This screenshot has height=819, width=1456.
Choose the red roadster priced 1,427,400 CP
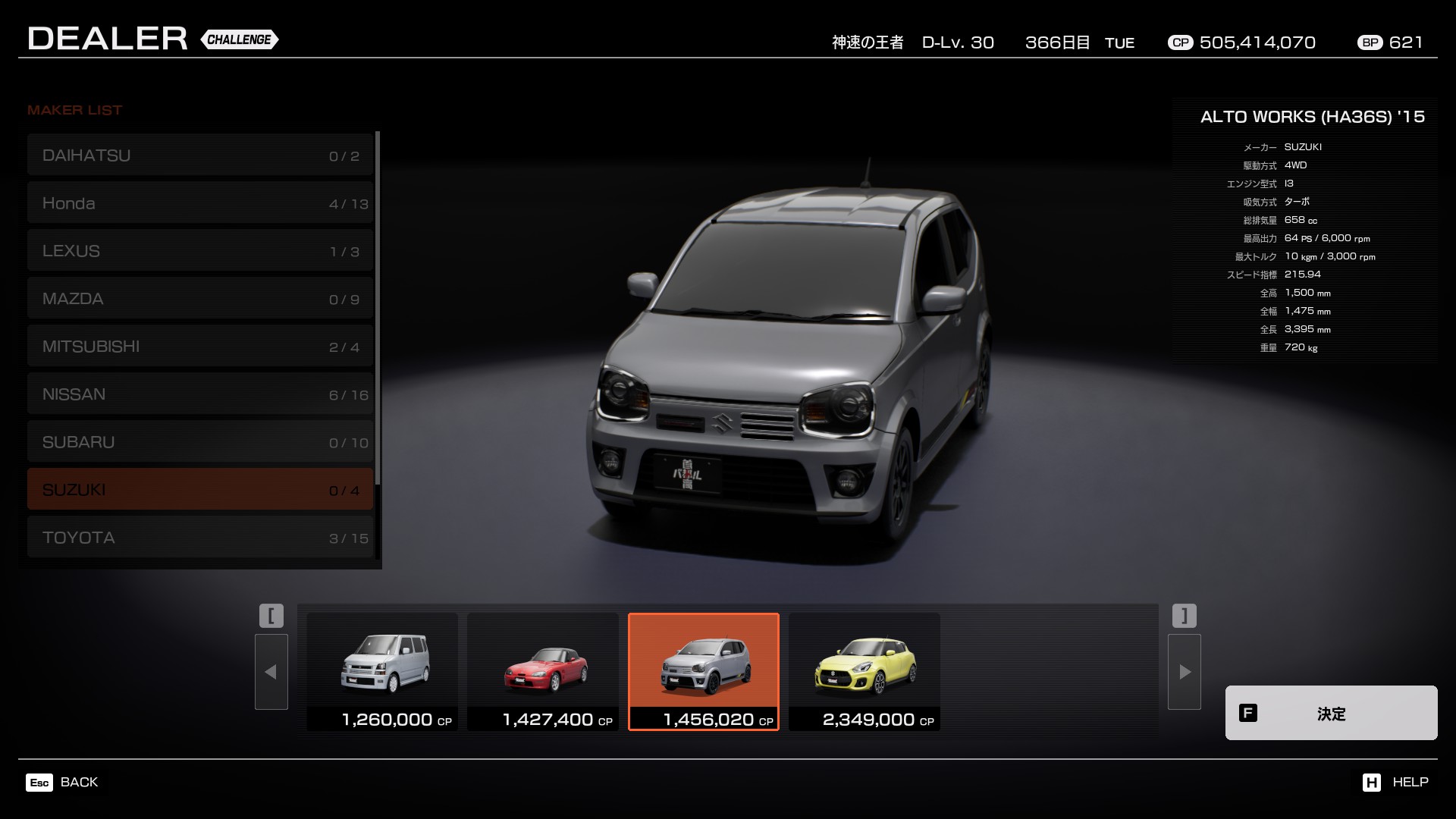543,671
